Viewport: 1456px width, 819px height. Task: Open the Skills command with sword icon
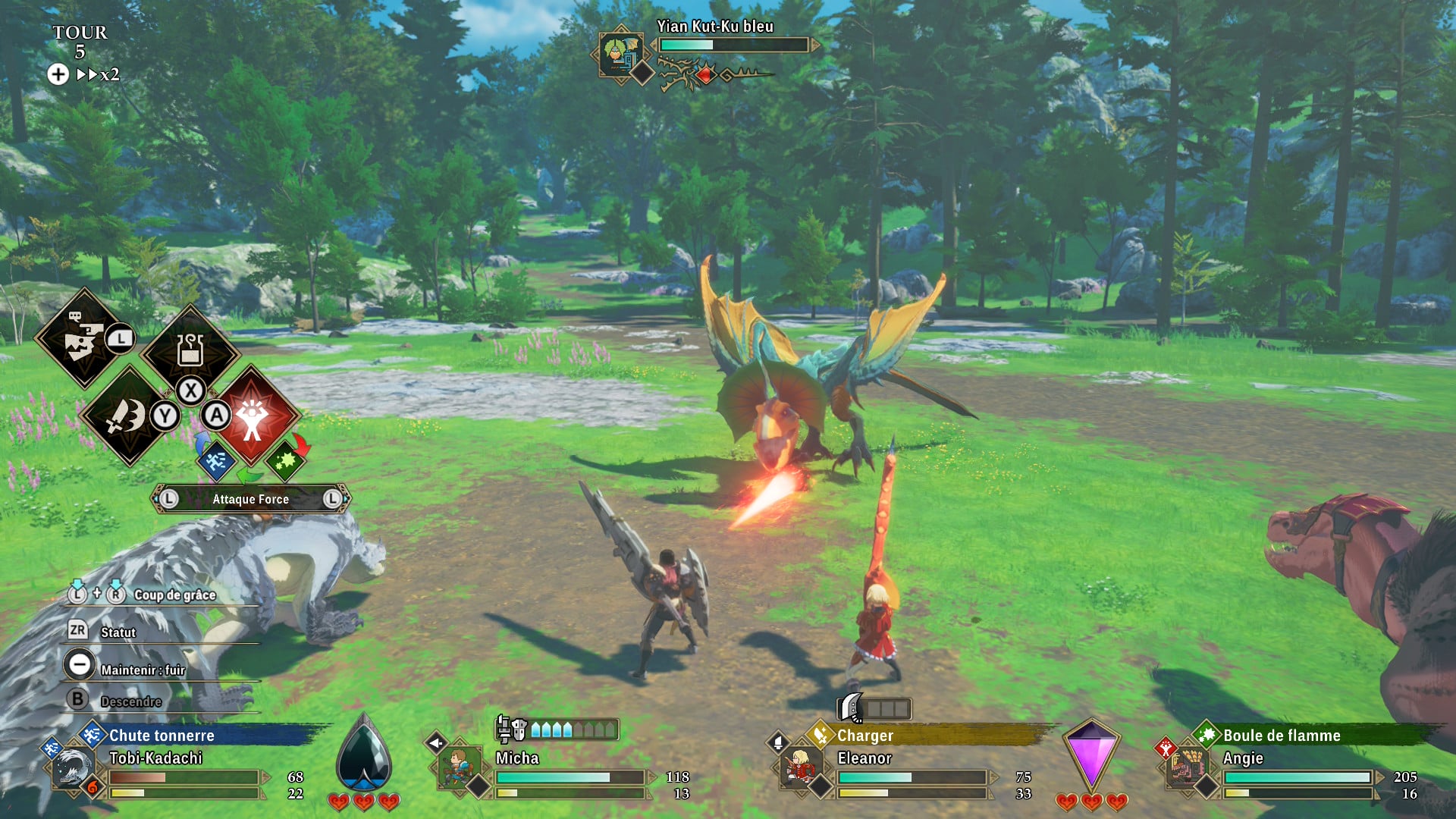coord(127,416)
